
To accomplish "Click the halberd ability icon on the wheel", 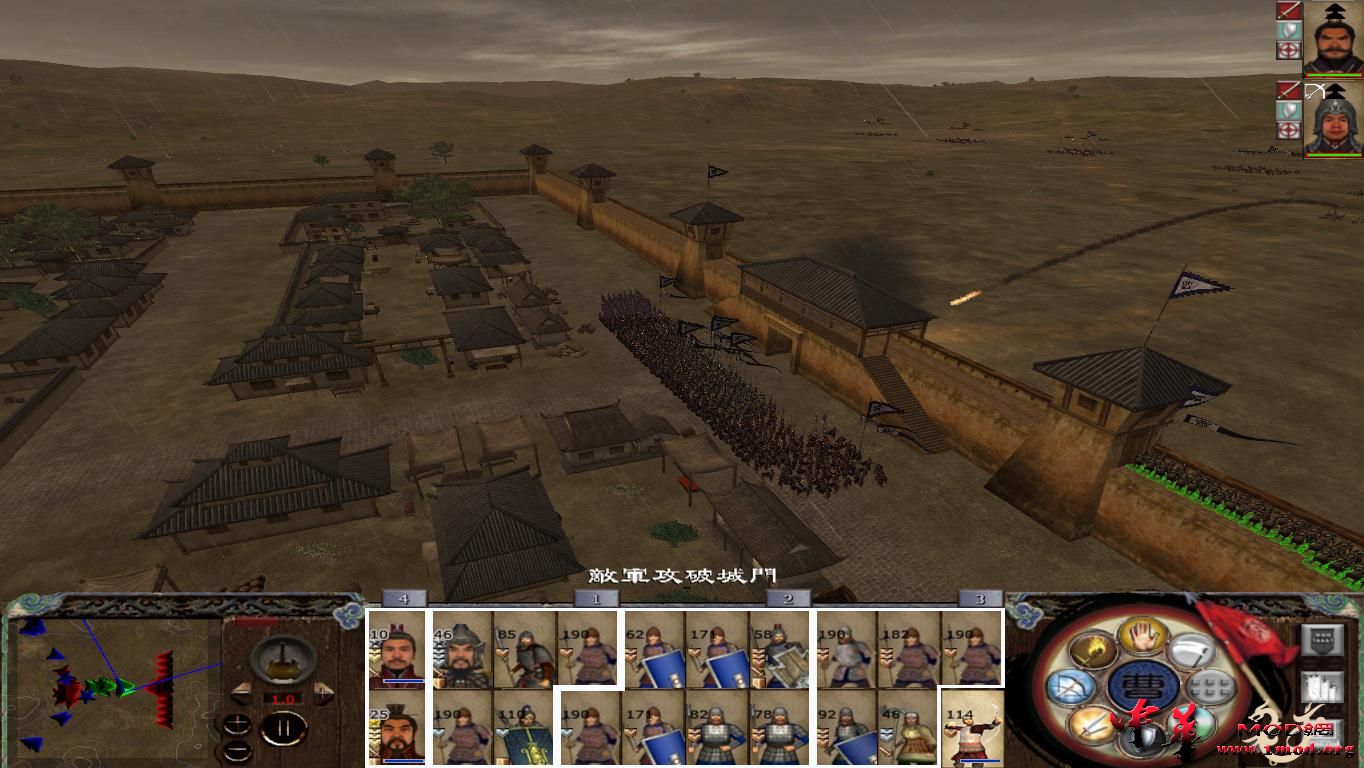I will click(1192, 649).
